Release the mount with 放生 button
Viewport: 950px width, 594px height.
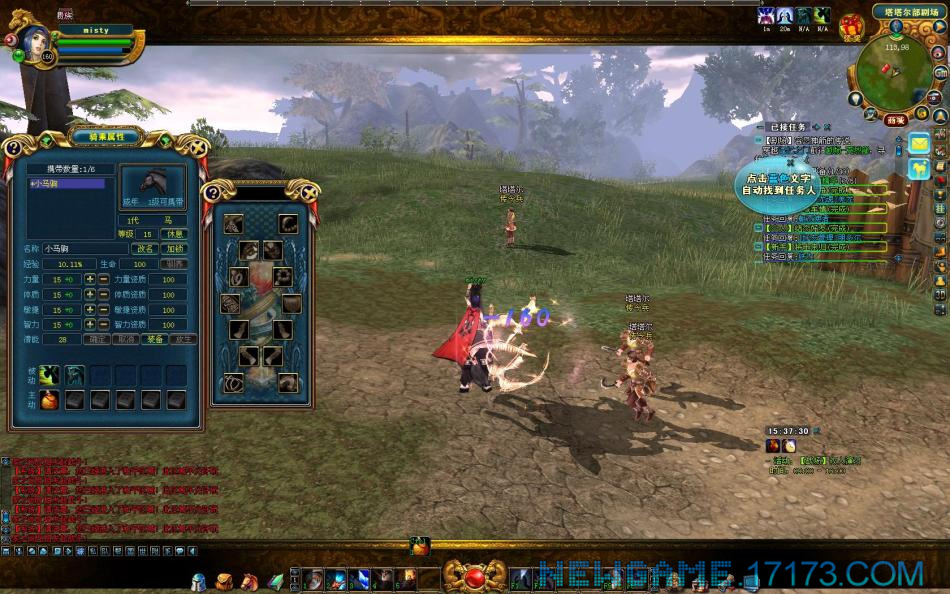[183, 339]
